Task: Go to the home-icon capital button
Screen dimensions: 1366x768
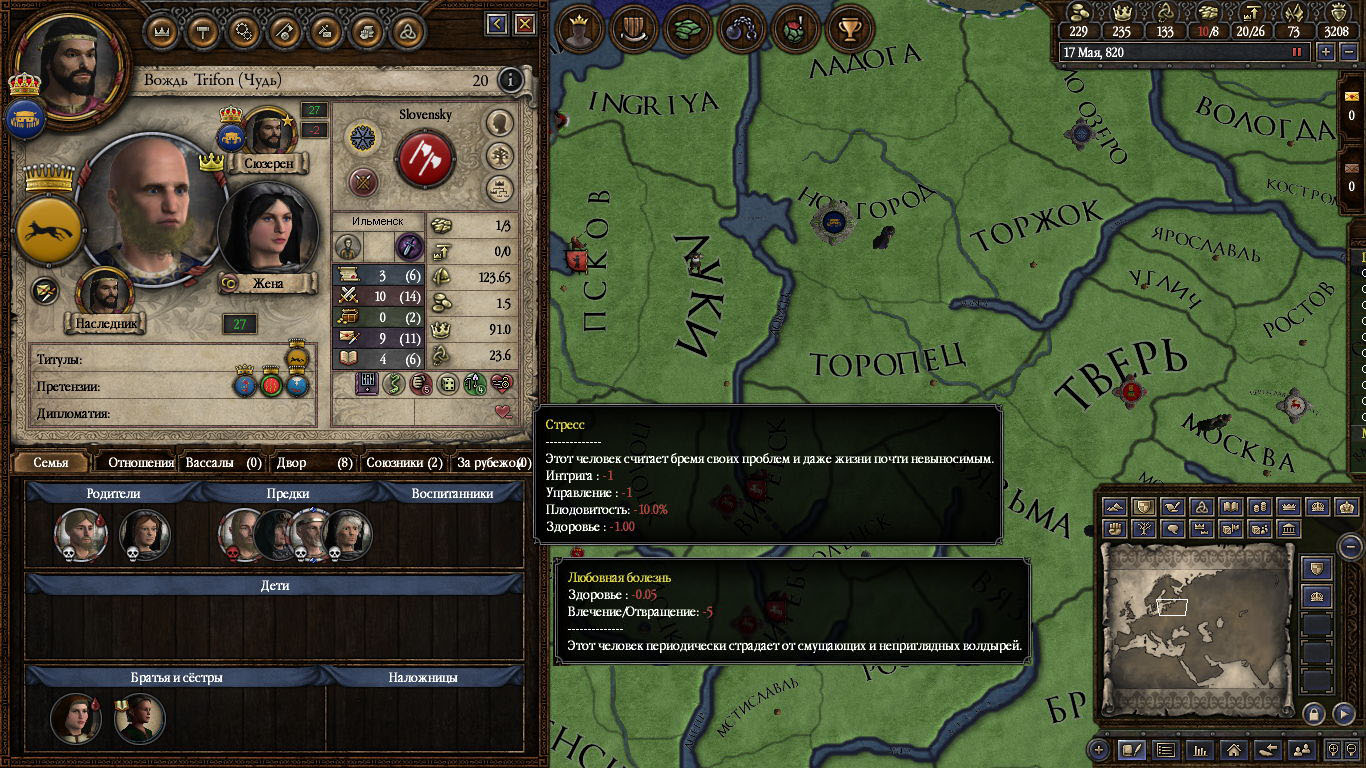Action: point(1234,749)
